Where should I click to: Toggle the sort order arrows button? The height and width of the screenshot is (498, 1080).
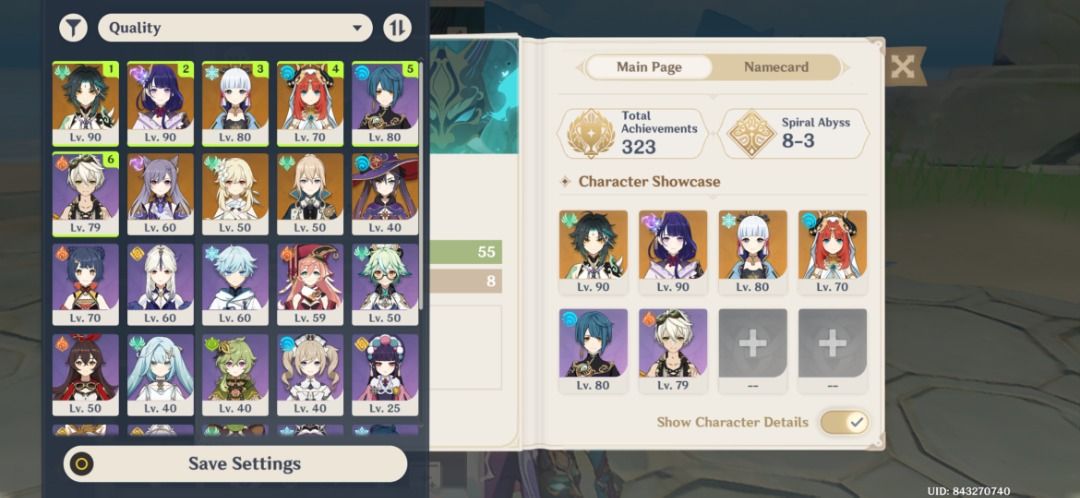[x=397, y=28]
